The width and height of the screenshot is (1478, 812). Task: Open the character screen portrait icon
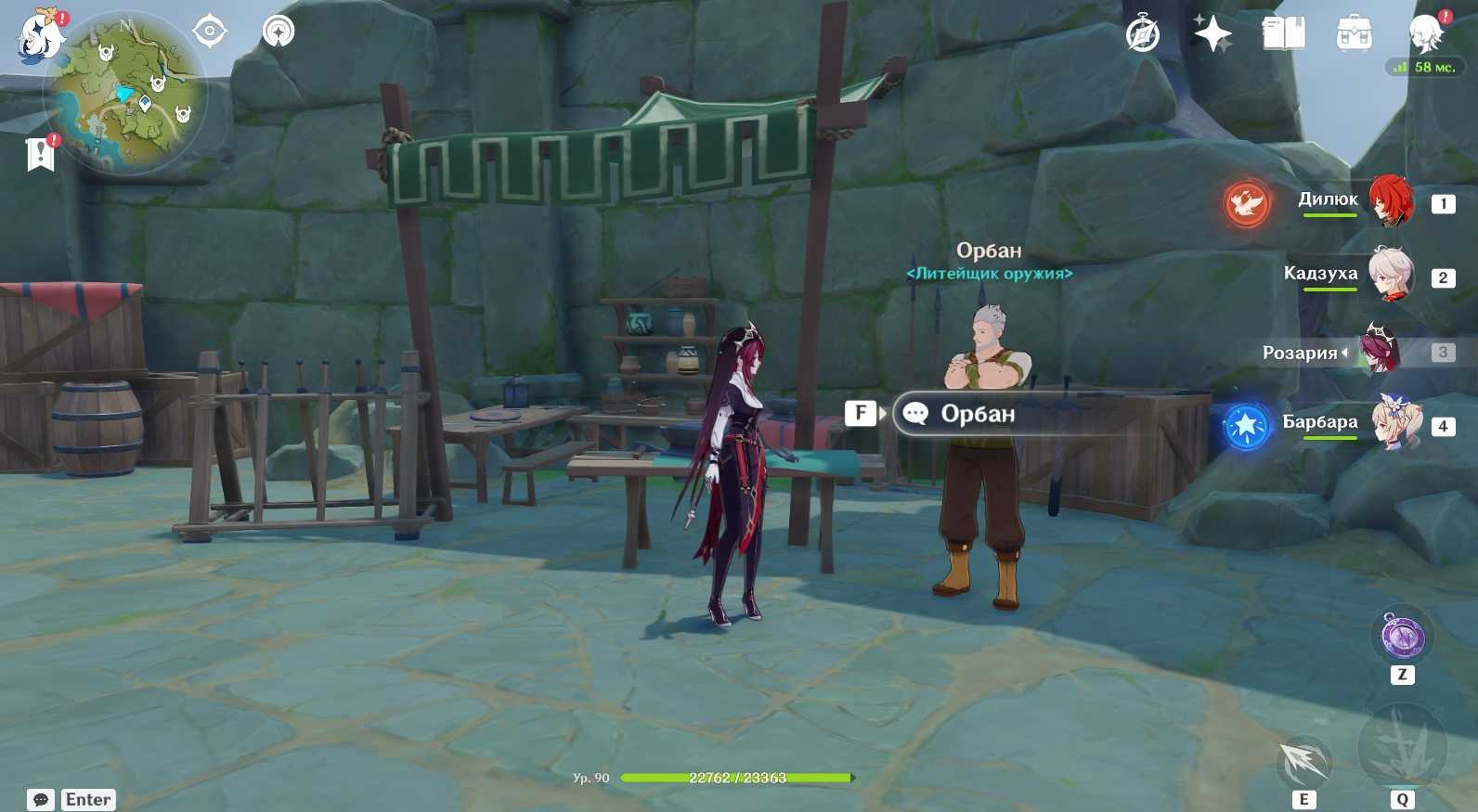coord(1425,35)
